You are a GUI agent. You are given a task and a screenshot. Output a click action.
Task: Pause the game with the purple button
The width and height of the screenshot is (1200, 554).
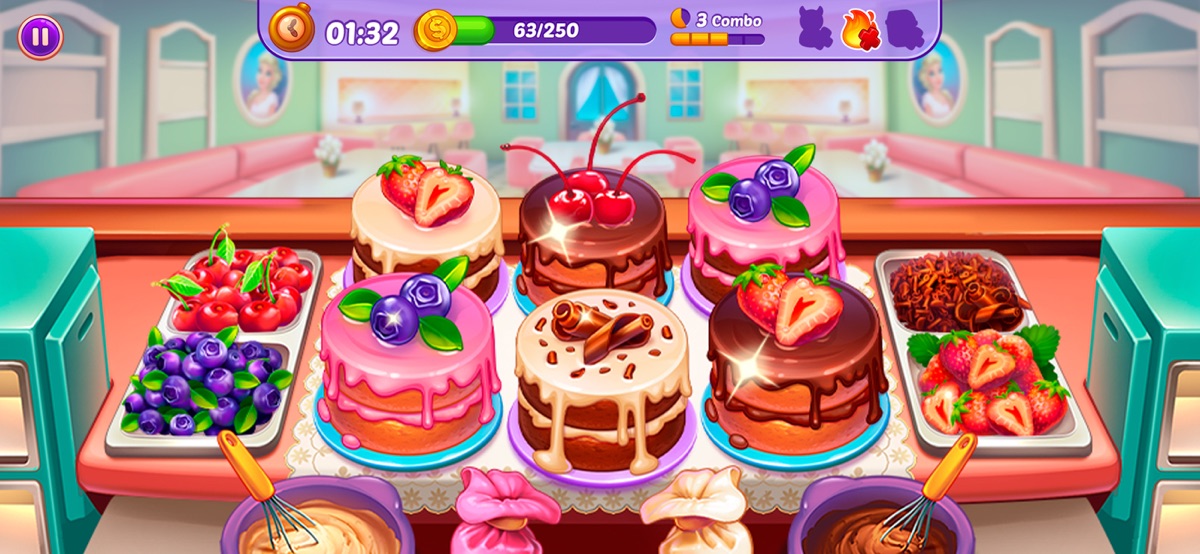tap(40, 37)
